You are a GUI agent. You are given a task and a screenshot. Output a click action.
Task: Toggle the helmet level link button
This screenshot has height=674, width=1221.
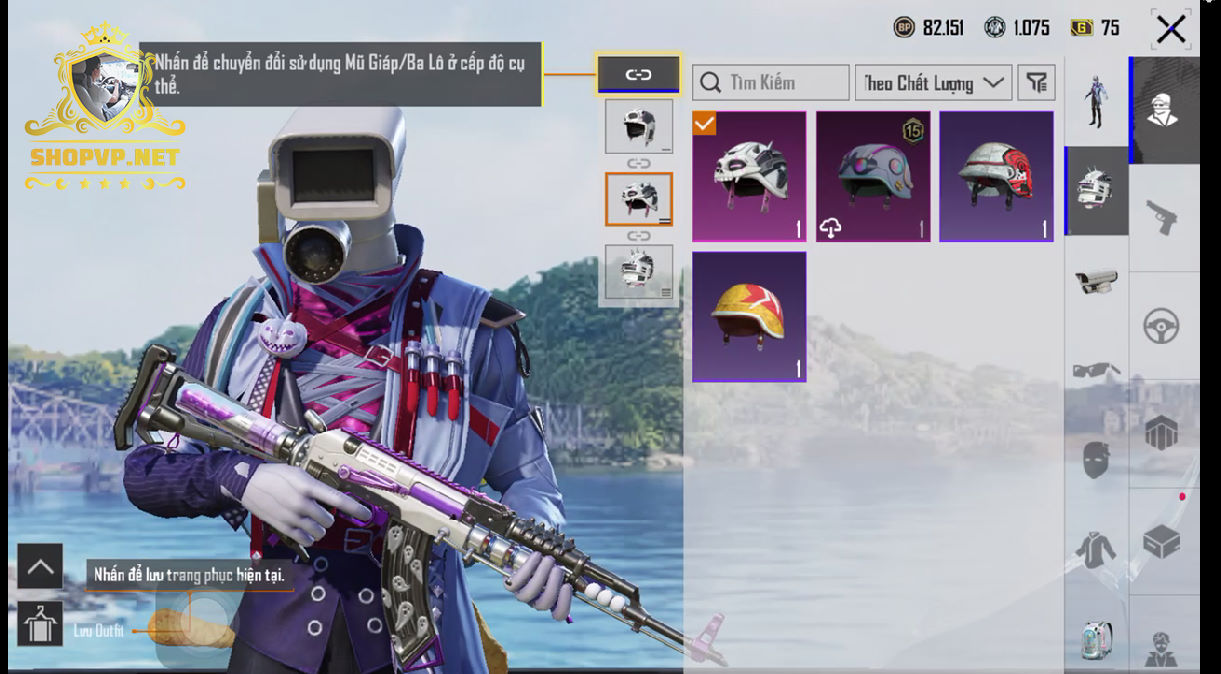point(638,74)
